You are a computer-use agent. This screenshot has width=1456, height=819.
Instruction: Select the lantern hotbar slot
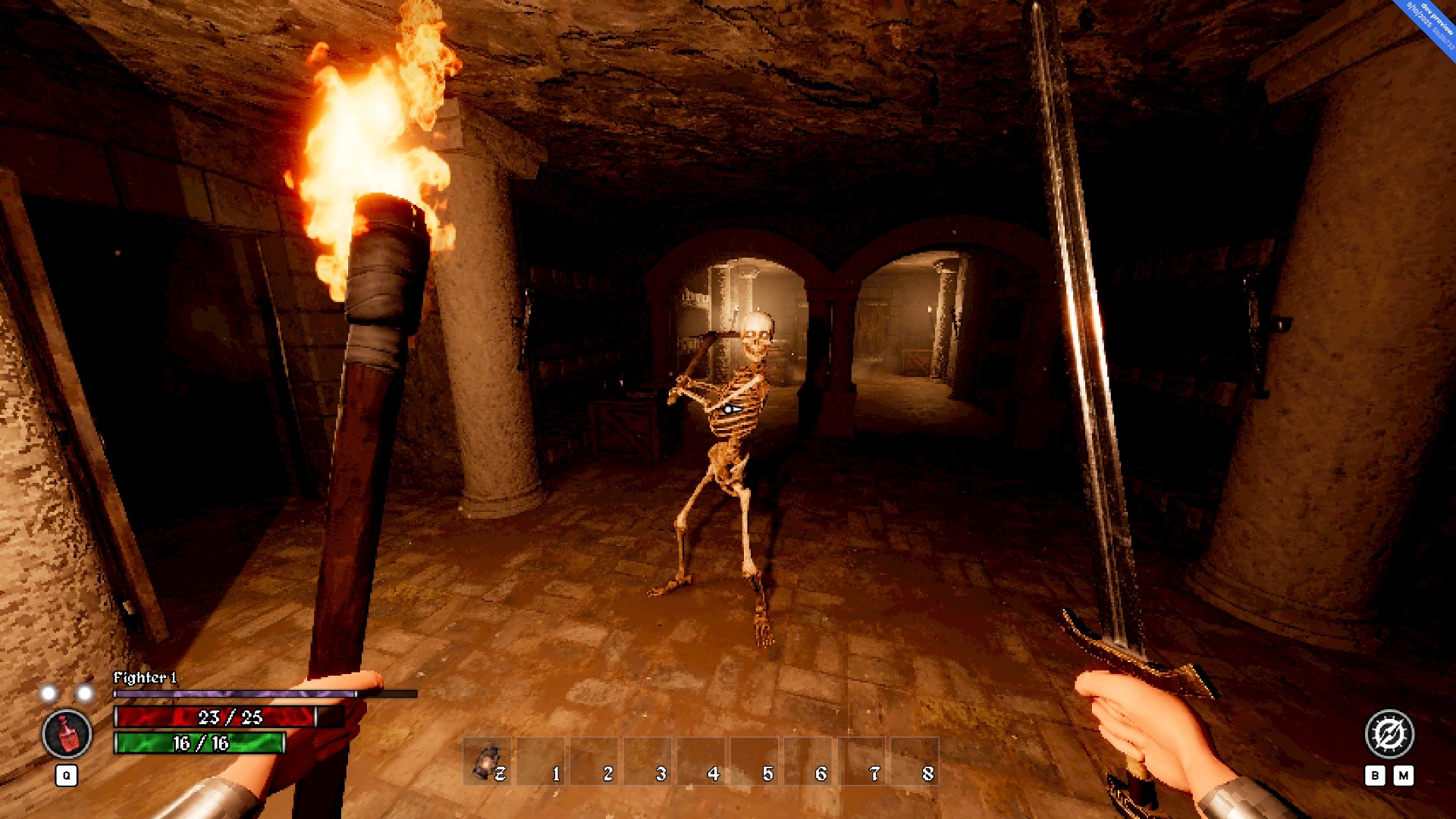click(487, 761)
